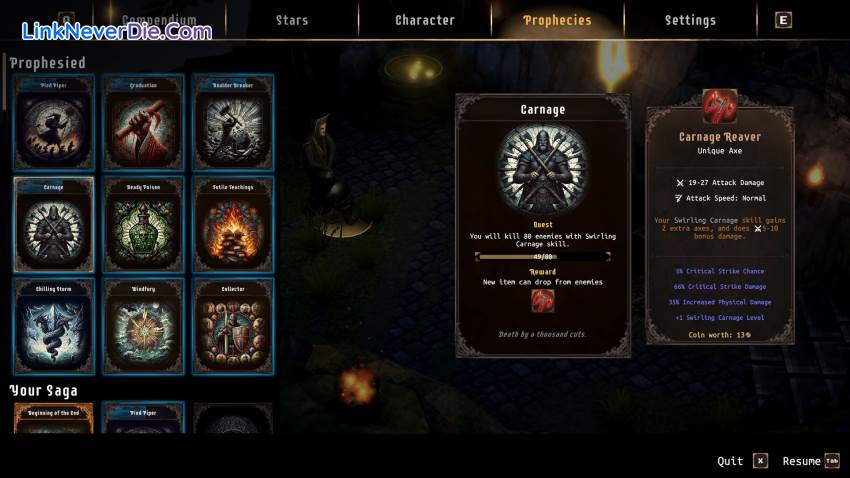Click the Carnage reward item icon

pos(543,301)
